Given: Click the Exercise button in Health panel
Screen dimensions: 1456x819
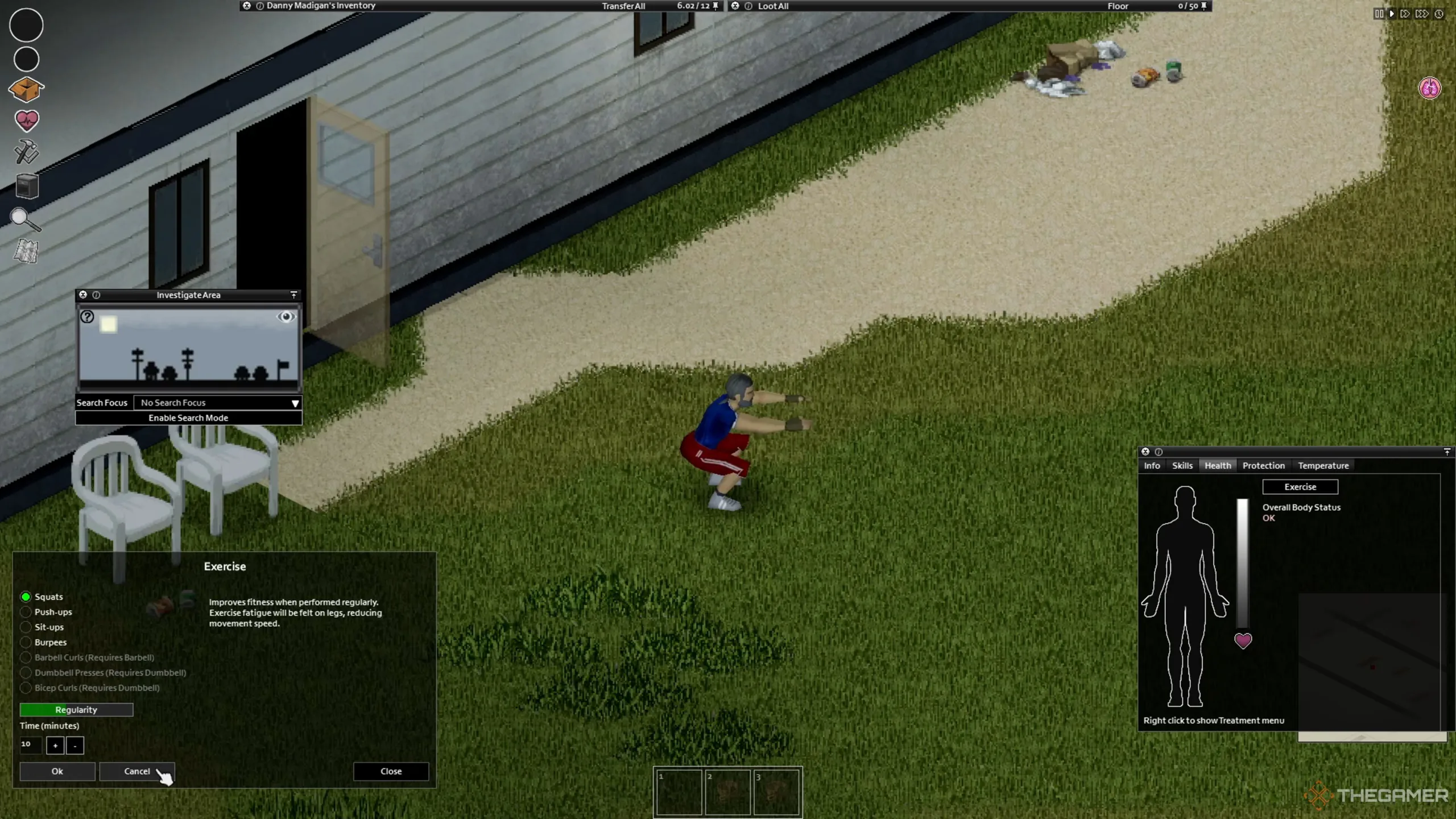Looking at the screenshot, I should pos(1300,487).
